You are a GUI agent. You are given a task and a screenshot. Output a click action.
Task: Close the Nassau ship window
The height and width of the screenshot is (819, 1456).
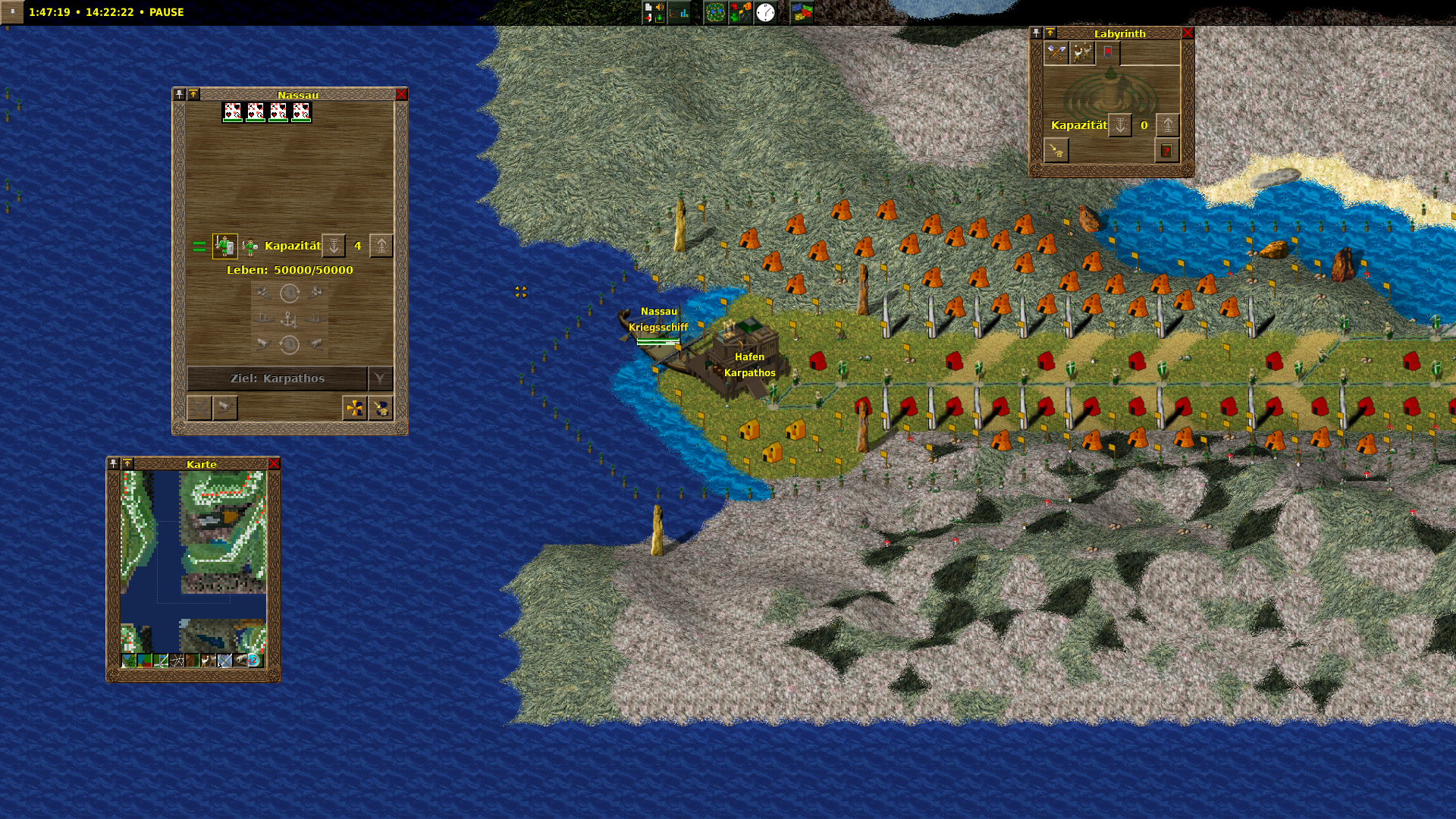(401, 94)
